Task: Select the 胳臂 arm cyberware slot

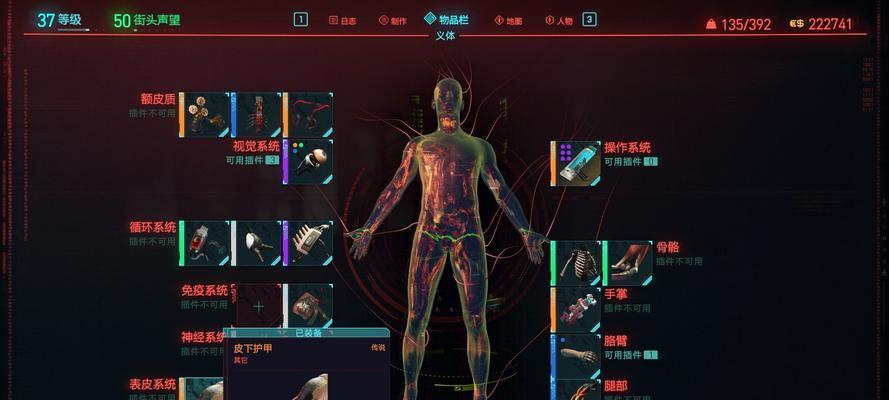Action: (x=577, y=355)
